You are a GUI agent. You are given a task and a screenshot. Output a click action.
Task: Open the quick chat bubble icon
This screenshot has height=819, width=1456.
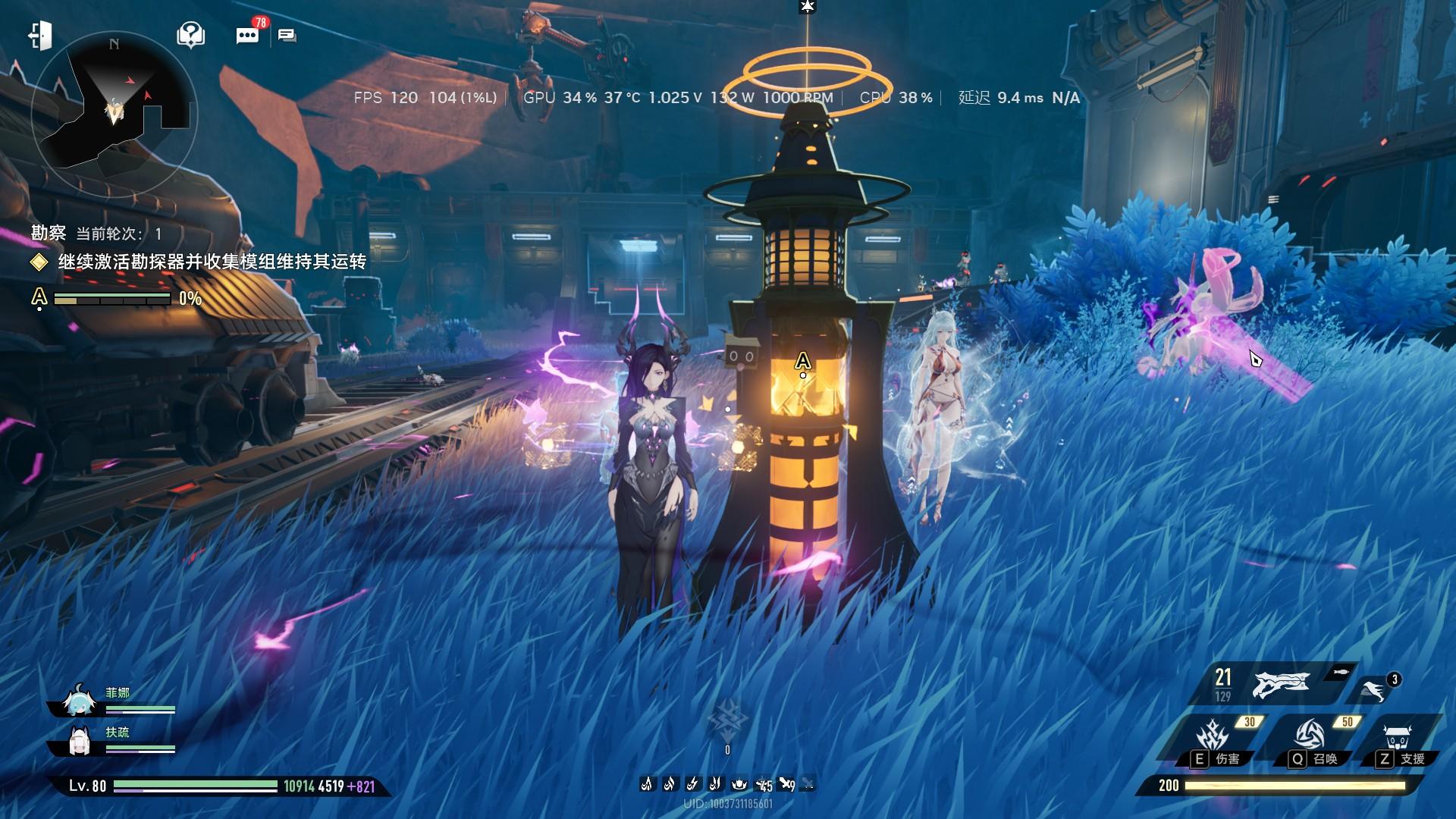point(287,36)
